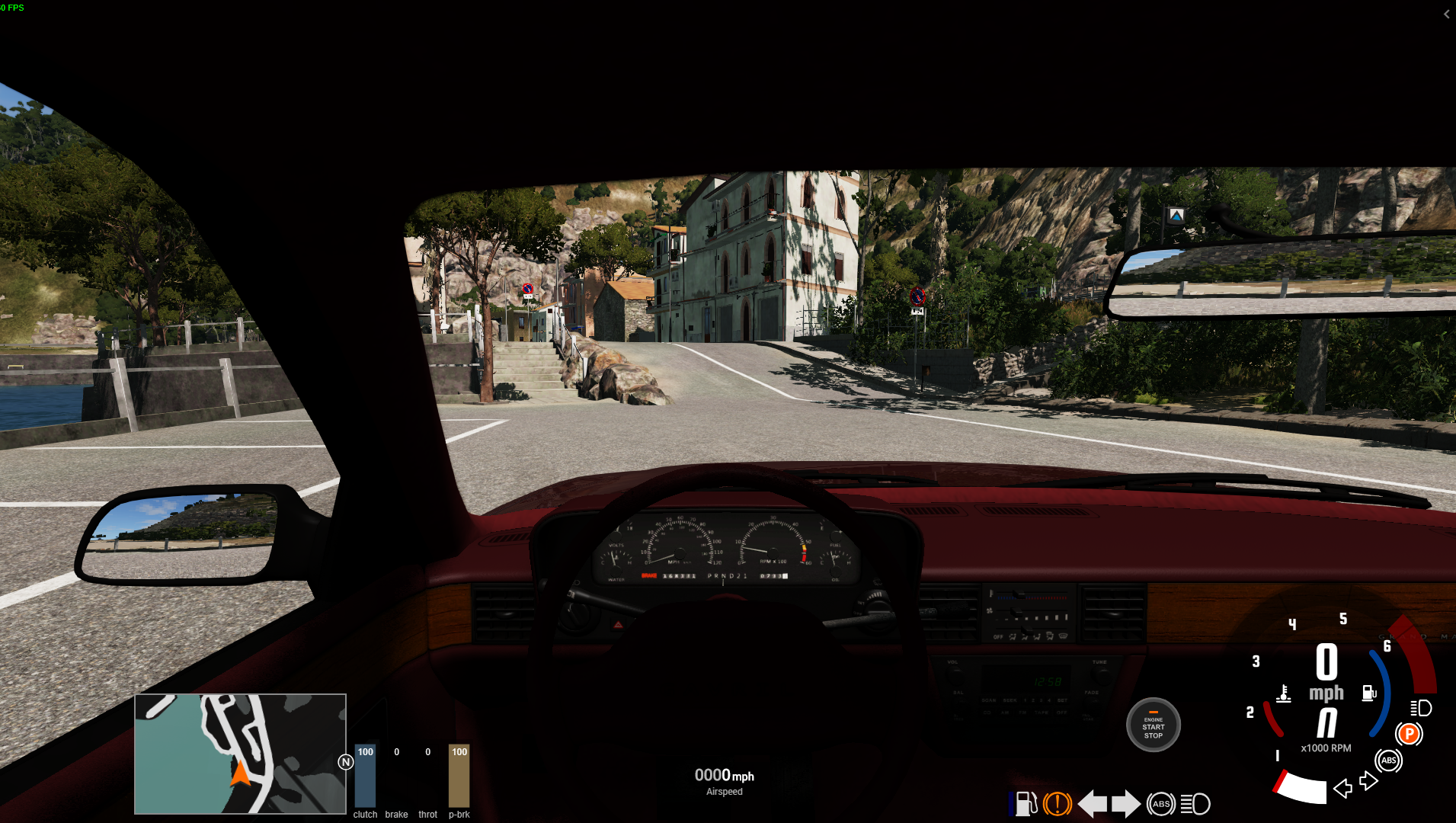Click the engine temperature thermometer icon
Viewport: 1456px width, 823px height.
[x=1284, y=693]
